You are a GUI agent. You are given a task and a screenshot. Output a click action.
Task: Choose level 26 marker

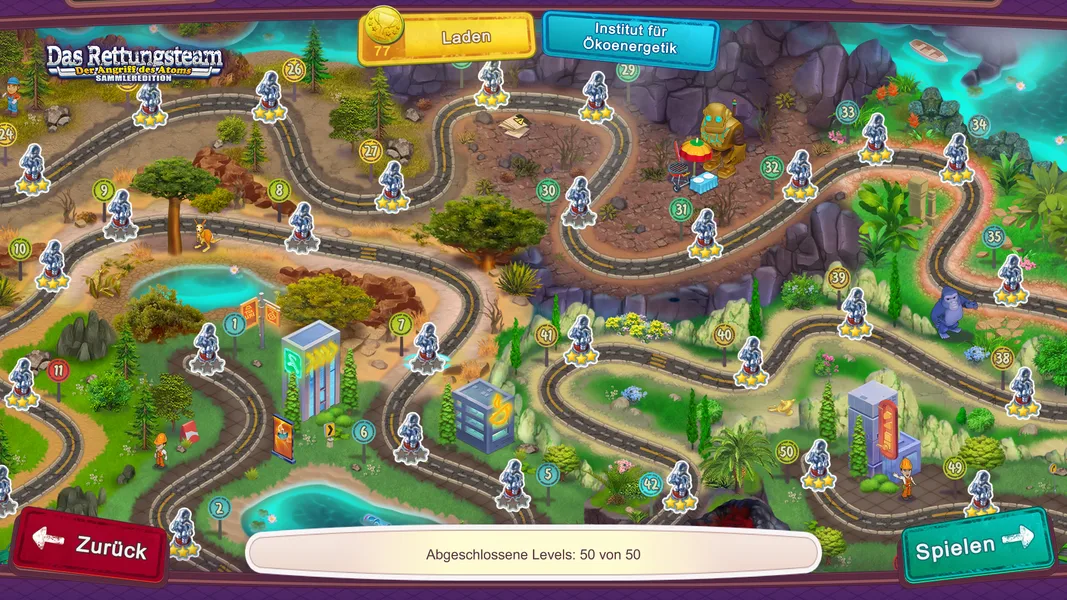[x=293, y=69]
